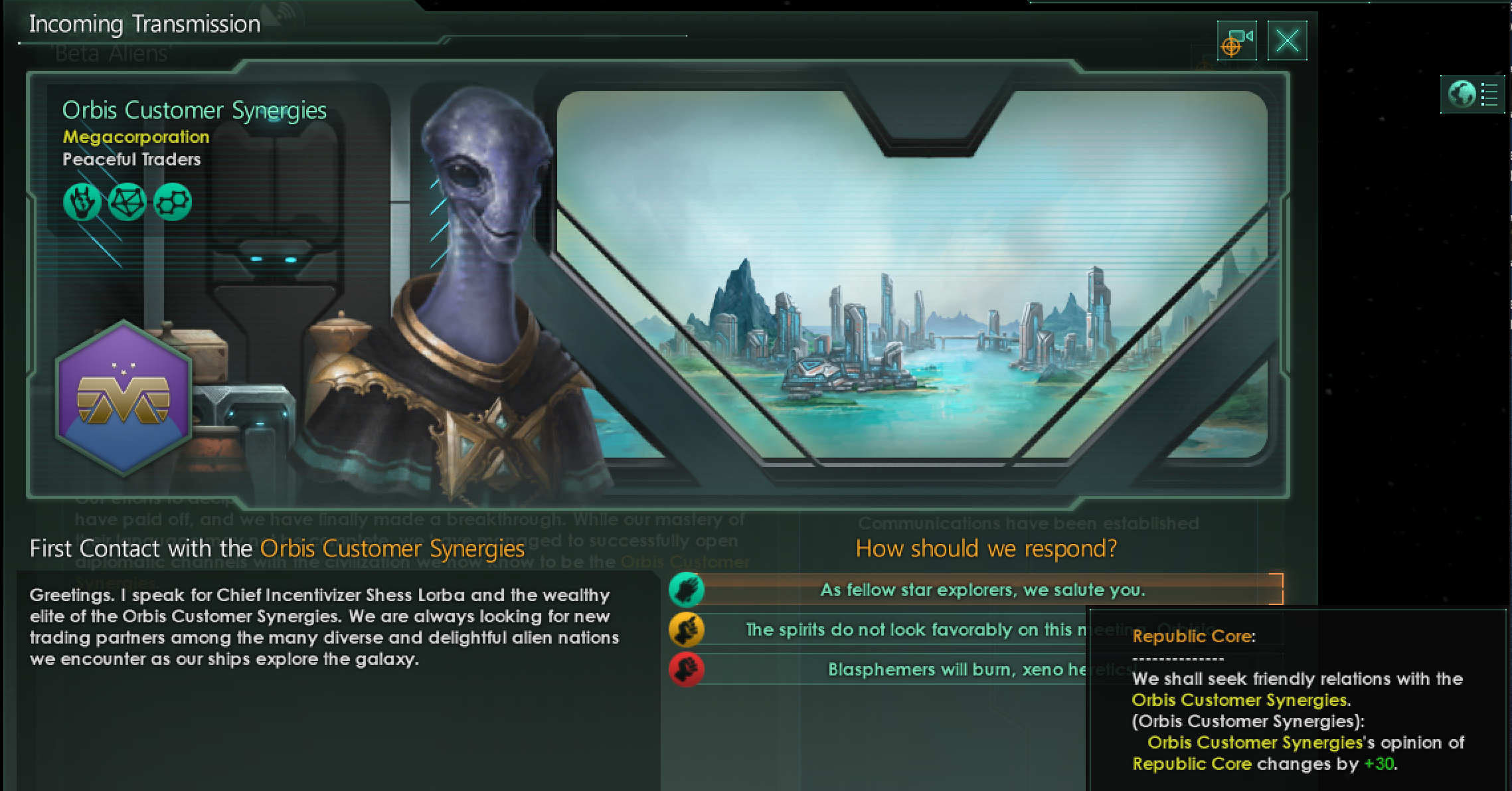Open the planet summary icon in top-right corner
This screenshot has width=1512, height=791.
(1471, 94)
